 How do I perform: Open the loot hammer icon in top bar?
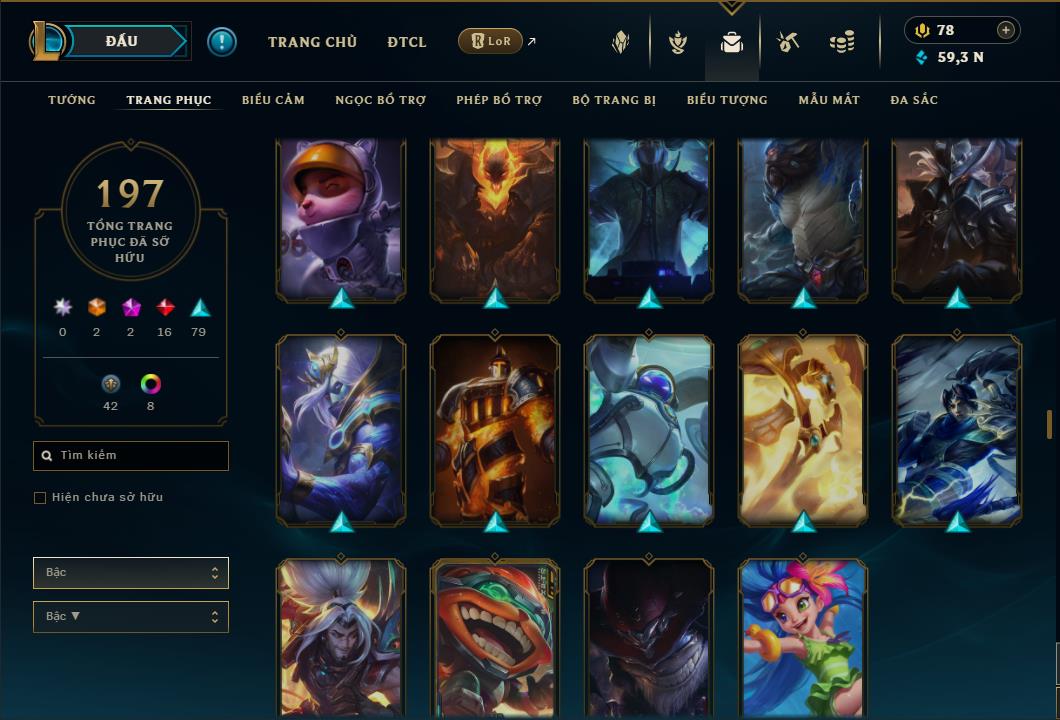point(788,42)
